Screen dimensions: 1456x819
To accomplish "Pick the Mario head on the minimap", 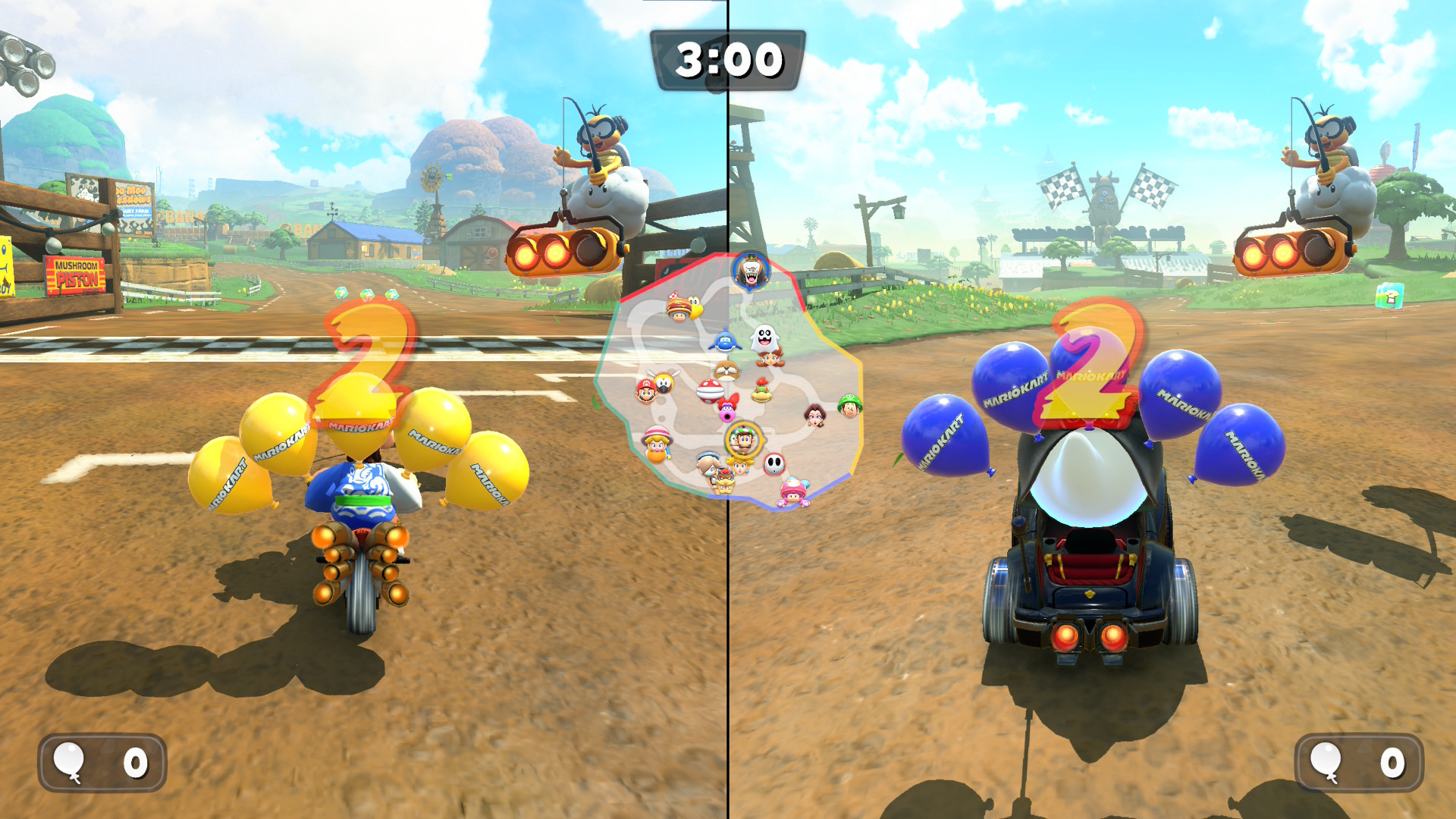I will (645, 391).
